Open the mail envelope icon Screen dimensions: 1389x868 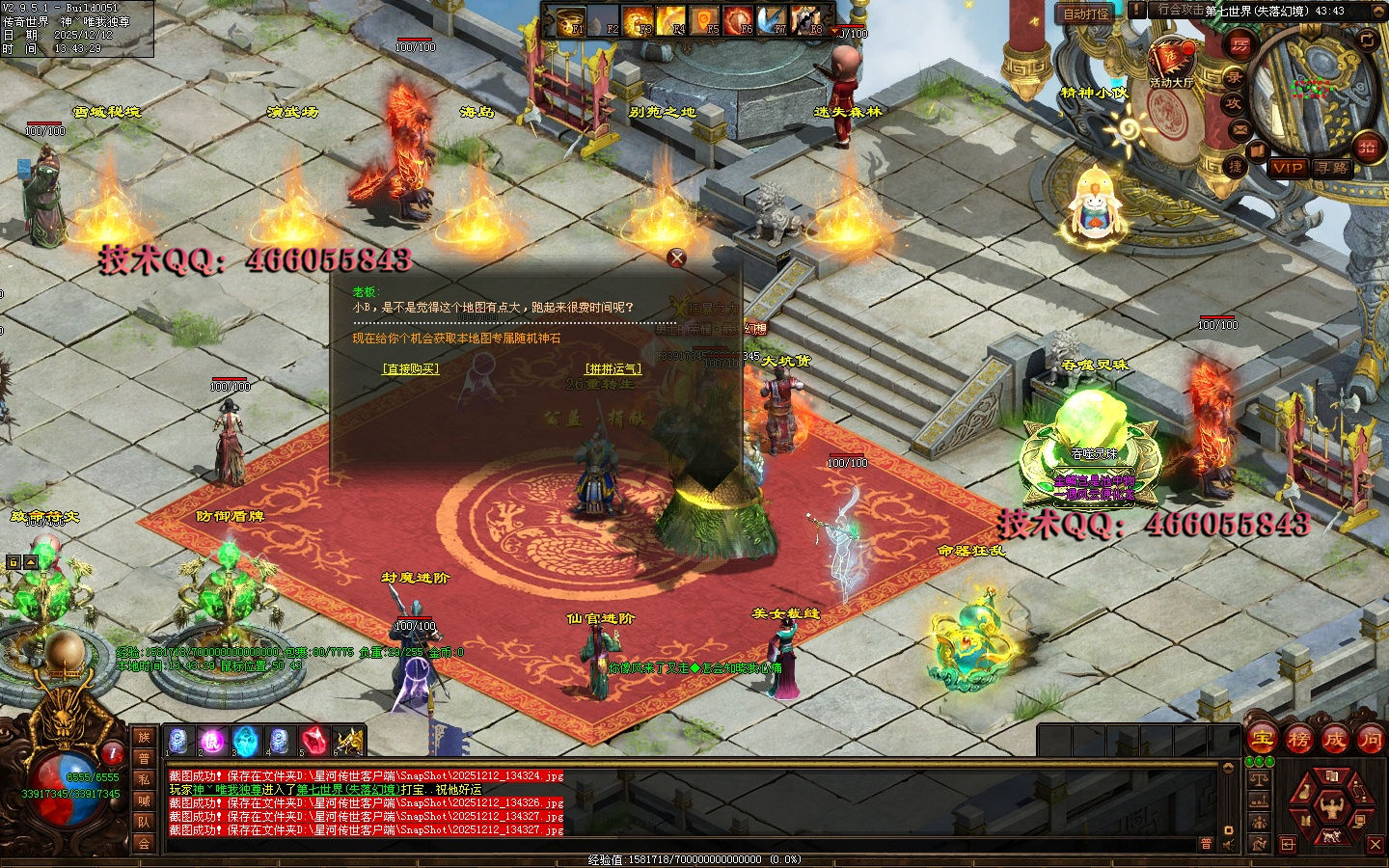pyautogui.click(x=1240, y=129)
